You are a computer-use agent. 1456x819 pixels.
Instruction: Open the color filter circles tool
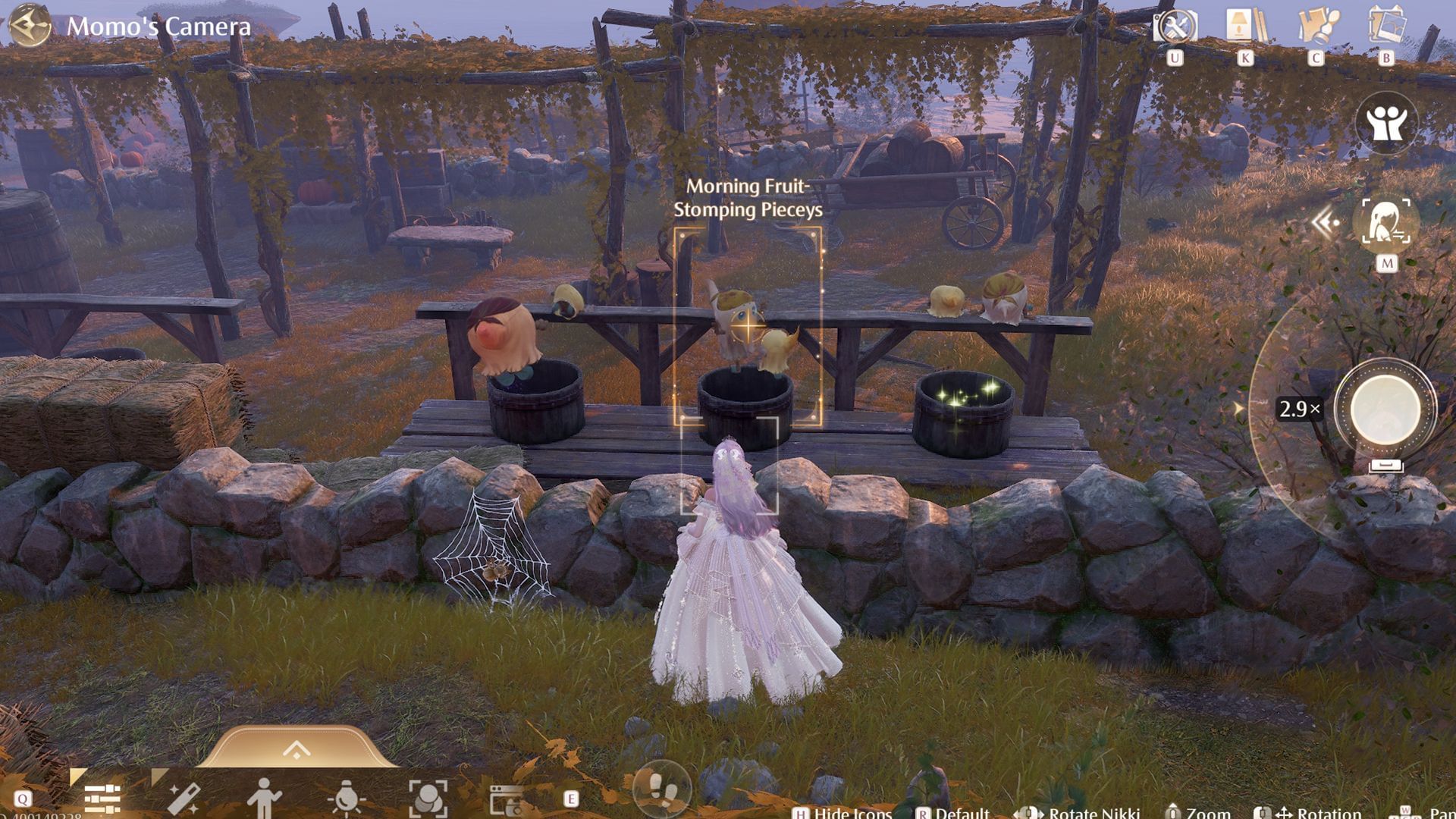click(428, 799)
